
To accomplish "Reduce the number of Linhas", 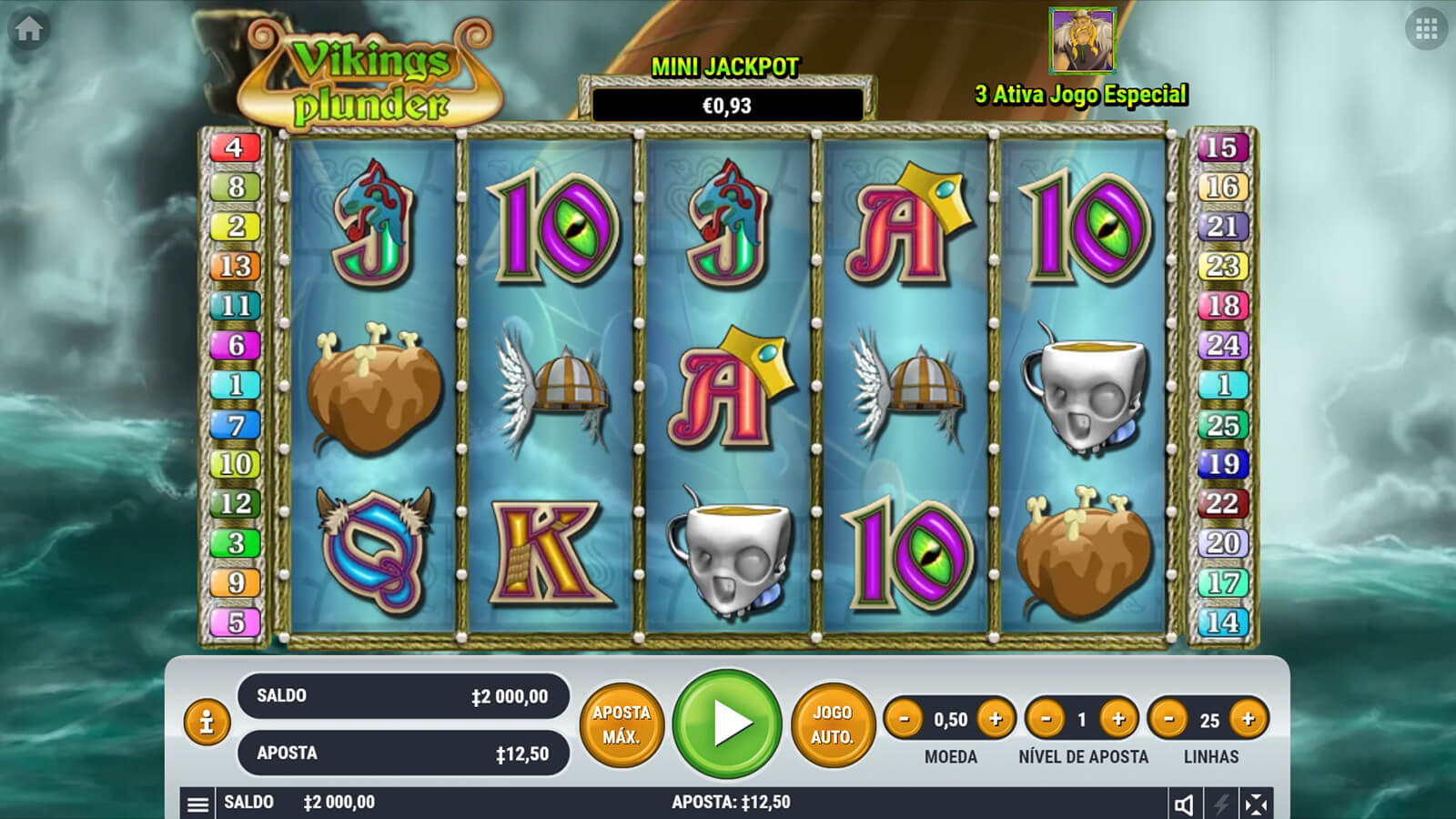I will coord(1168,719).
